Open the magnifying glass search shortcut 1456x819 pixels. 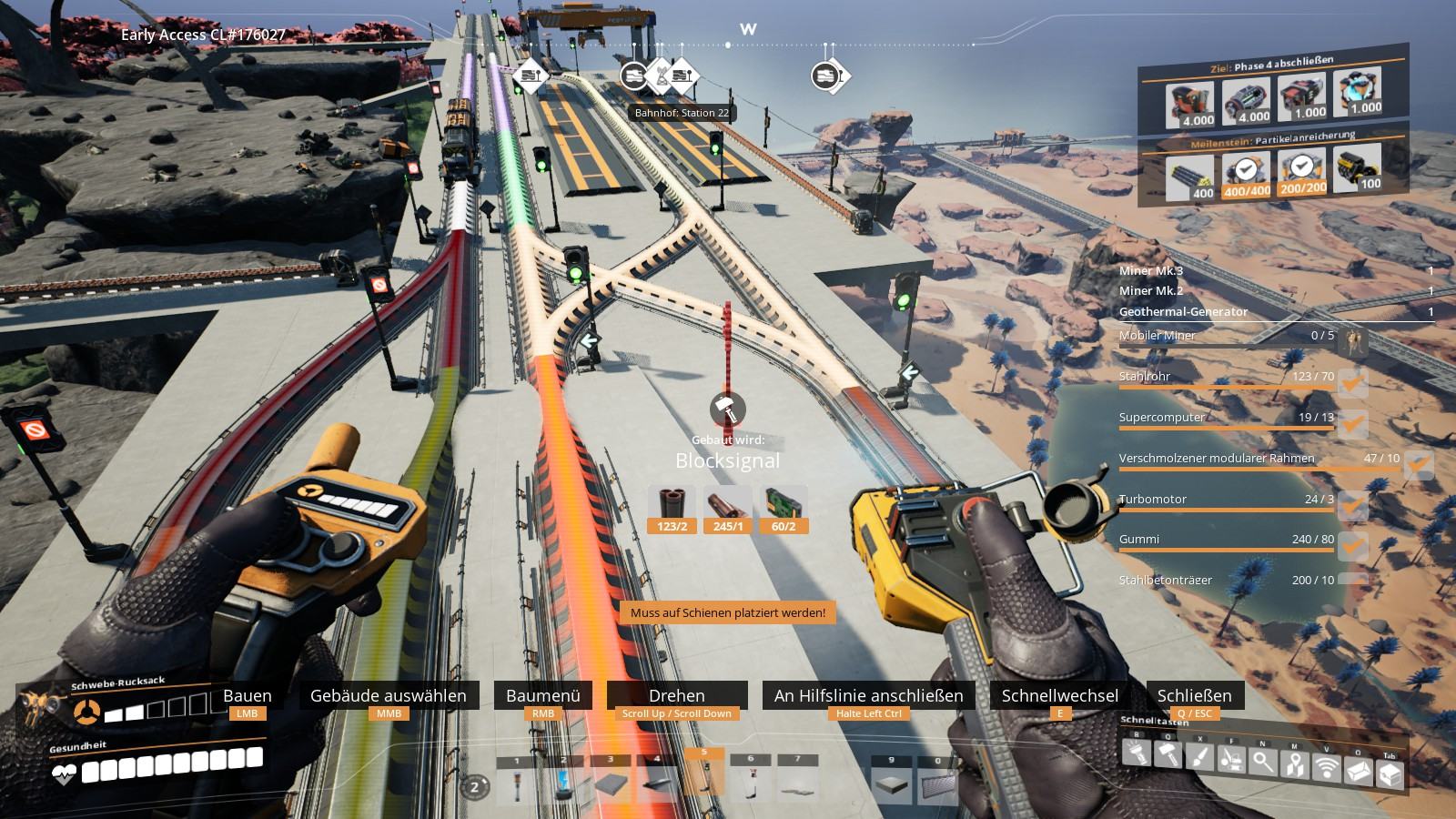(1263, 763)
